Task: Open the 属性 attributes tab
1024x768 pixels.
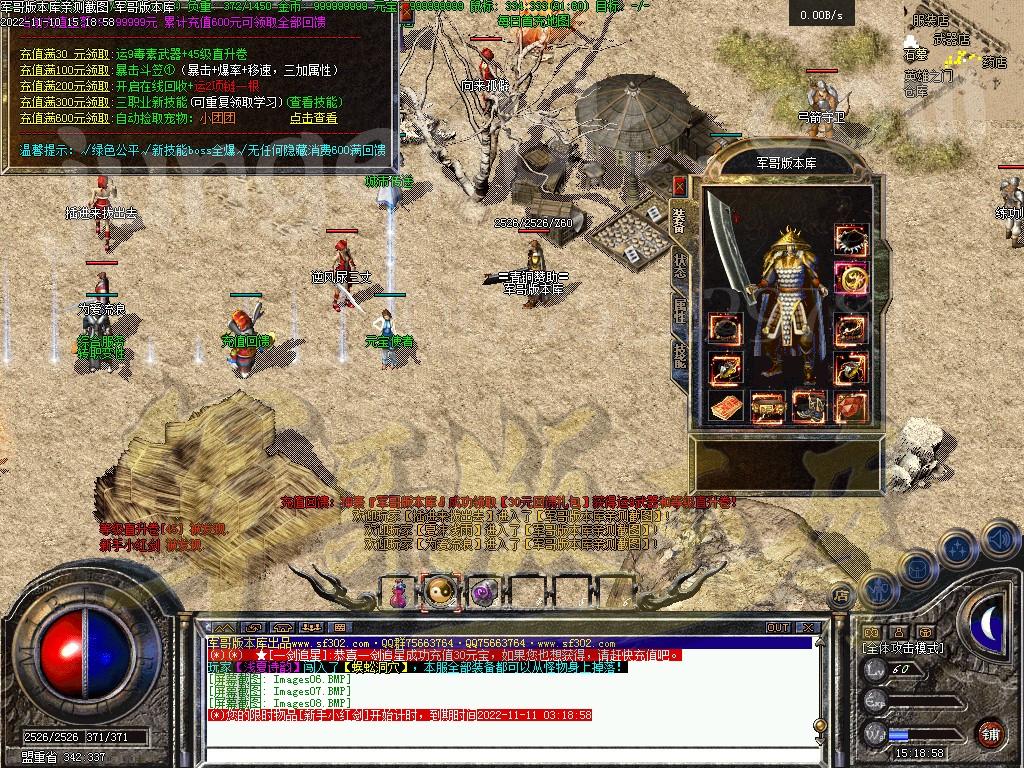Action: pos(680,310)
